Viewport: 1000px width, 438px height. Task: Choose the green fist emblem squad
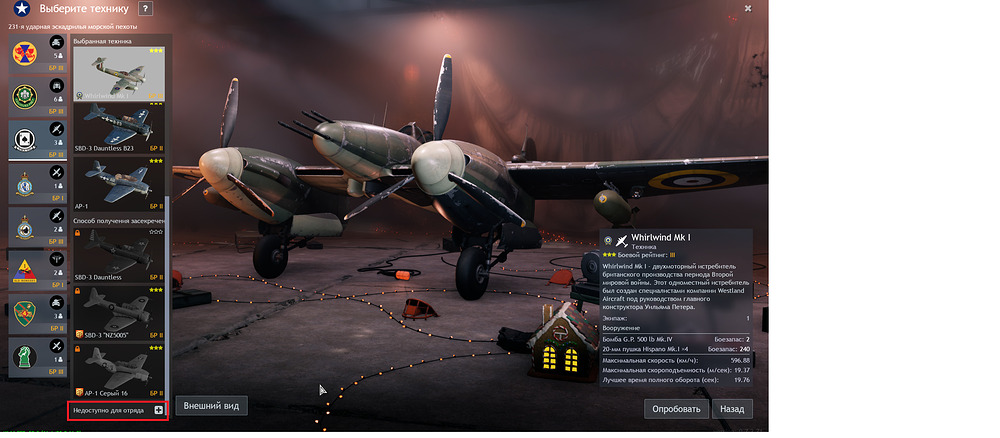tap(24, 314)
